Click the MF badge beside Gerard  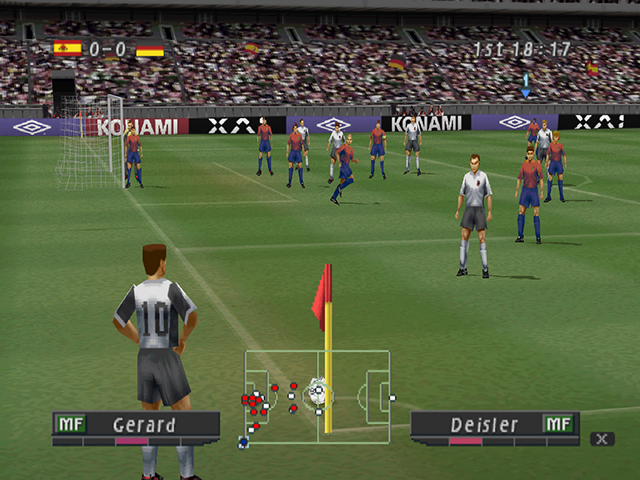[x=70, y=424]
